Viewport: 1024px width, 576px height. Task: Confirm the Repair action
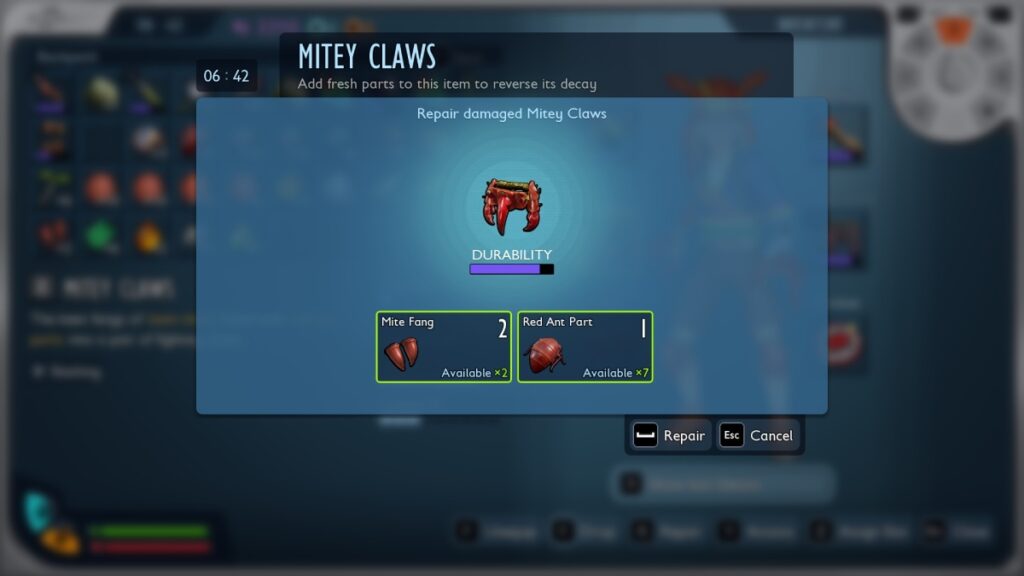pyautogui.click(x=670, y=436)
